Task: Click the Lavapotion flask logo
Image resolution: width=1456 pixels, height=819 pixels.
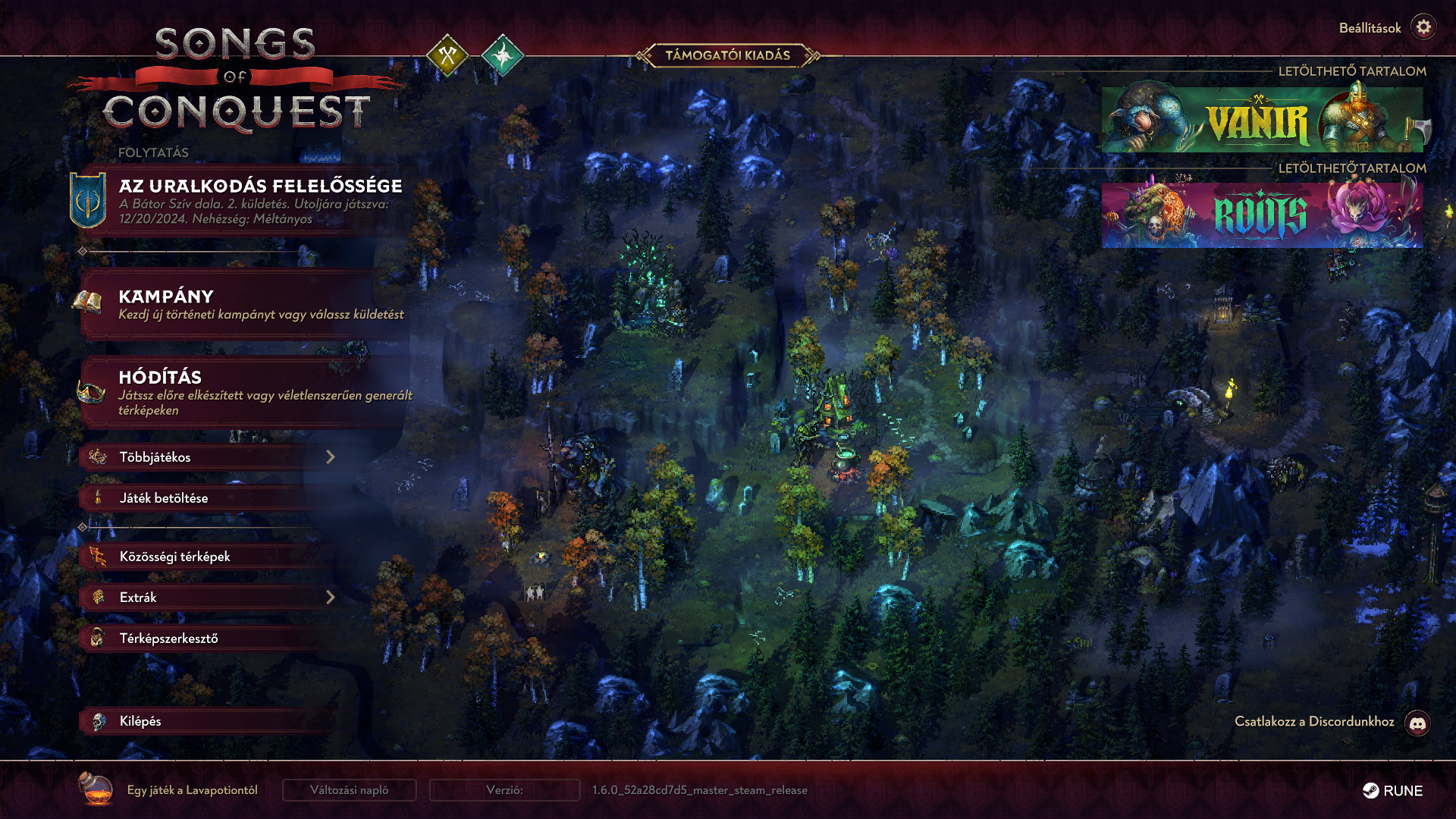Action: pyautogui.click(x=96, y=789)
